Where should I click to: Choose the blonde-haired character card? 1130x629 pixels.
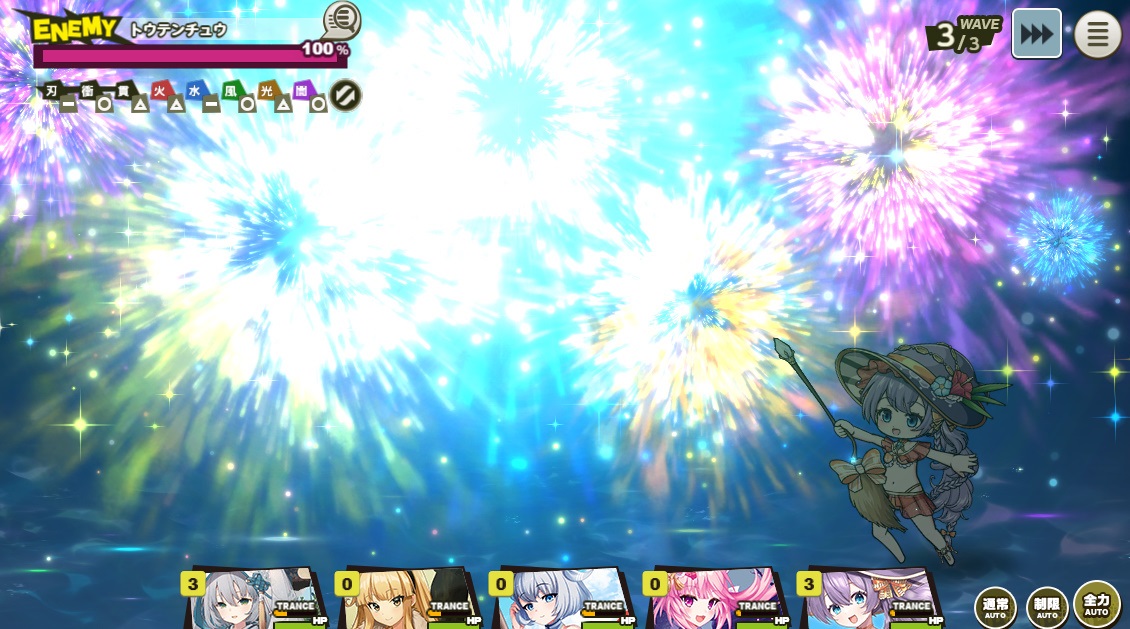click(406, 600)
